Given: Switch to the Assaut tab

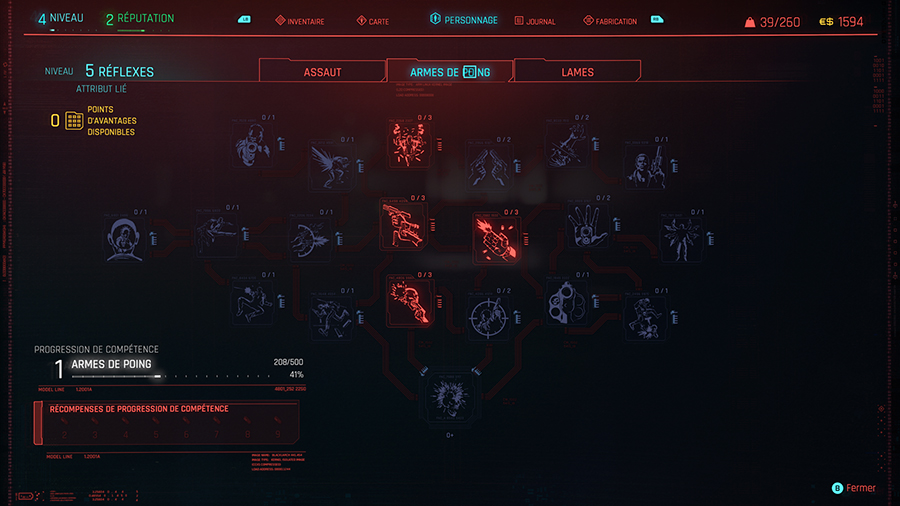Looking at the screenshot, I should point(322,72).
